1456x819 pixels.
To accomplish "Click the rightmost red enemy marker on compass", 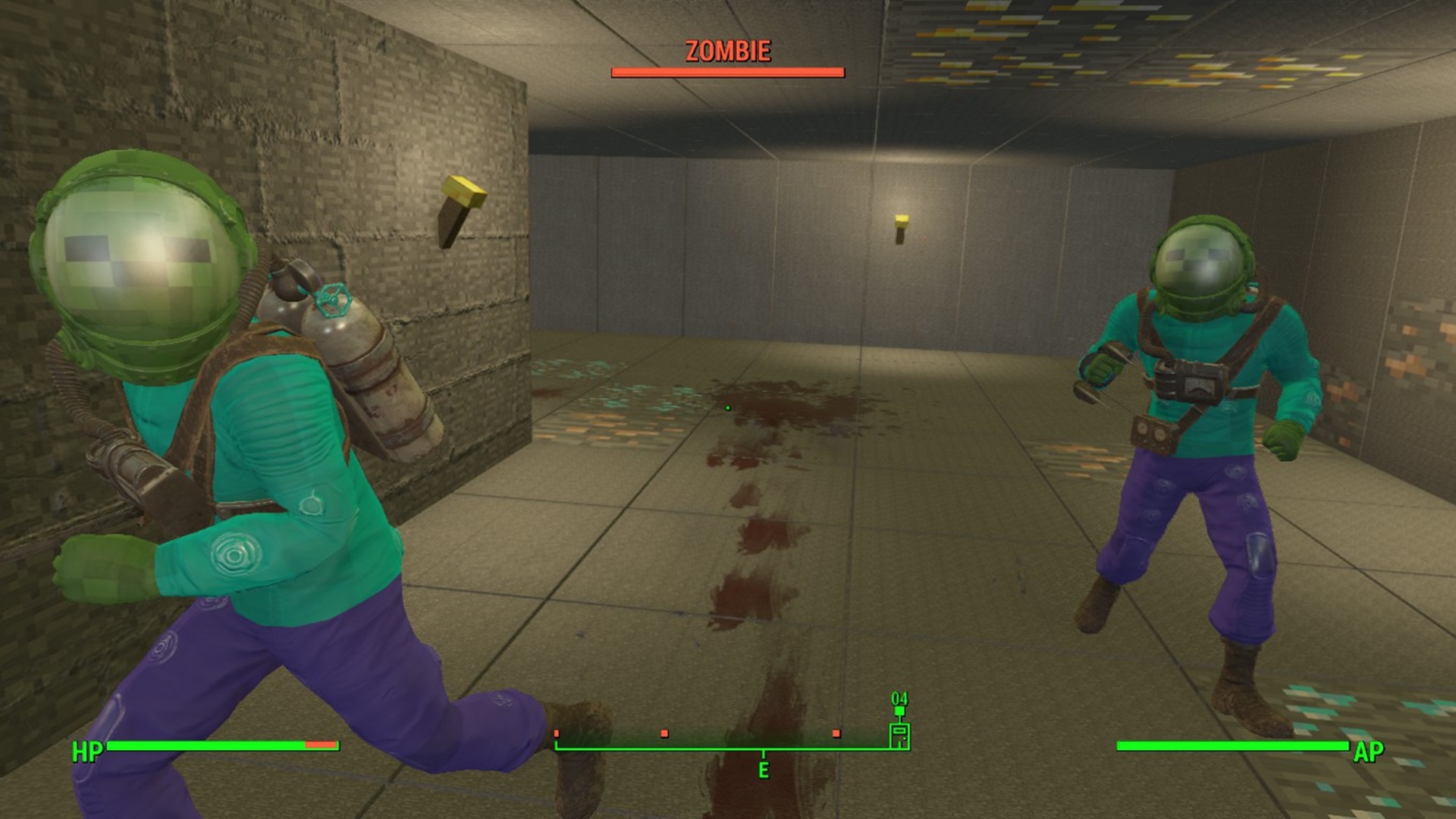I will (x=837, y=733).
